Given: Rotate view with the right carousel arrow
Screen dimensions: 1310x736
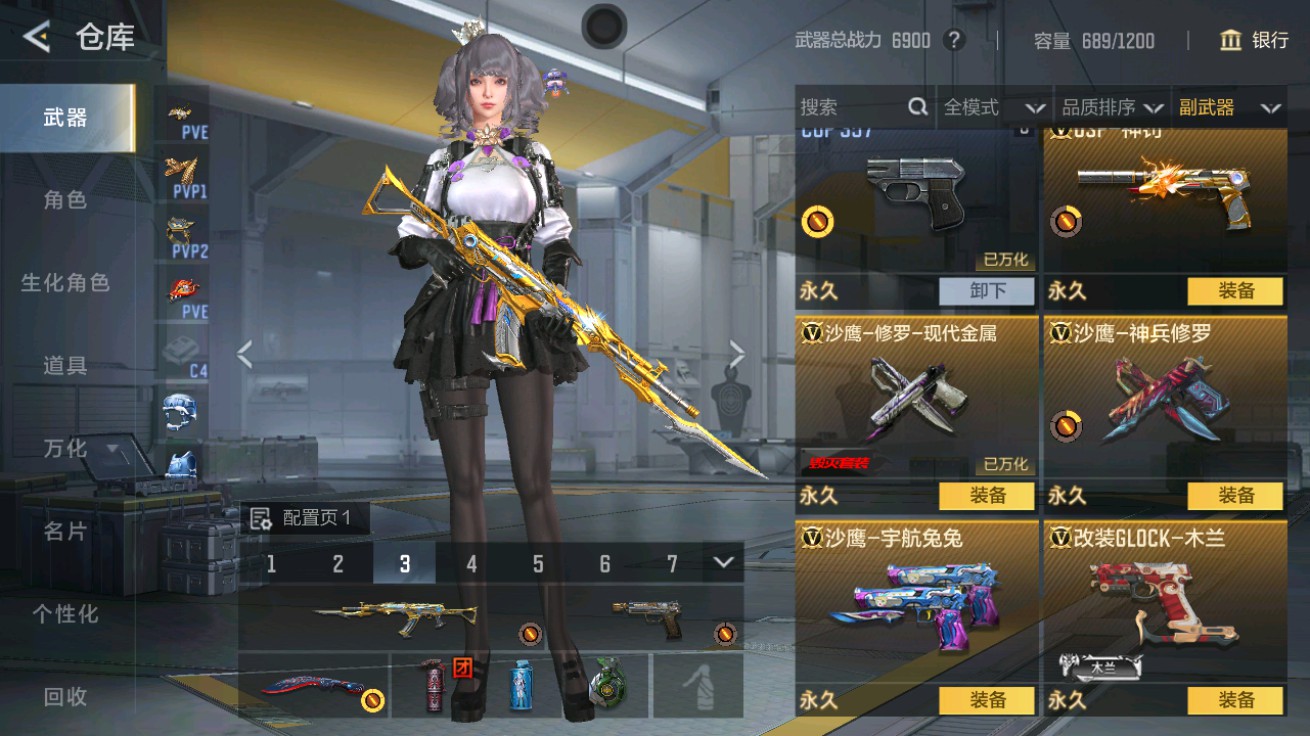Looking at the screenshot, I should 736,355.
